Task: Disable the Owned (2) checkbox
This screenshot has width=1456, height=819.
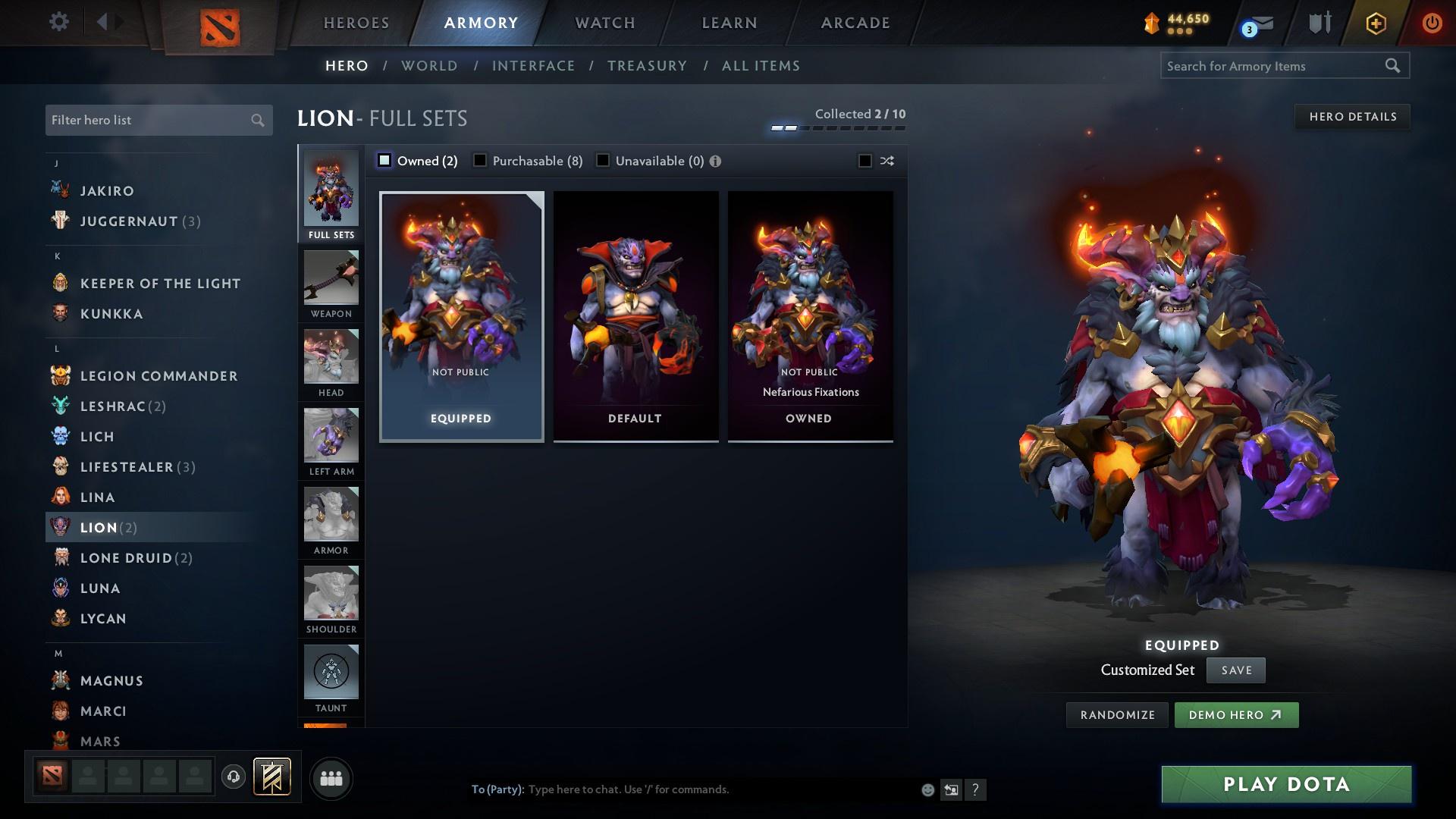Action: click(385, 160)
